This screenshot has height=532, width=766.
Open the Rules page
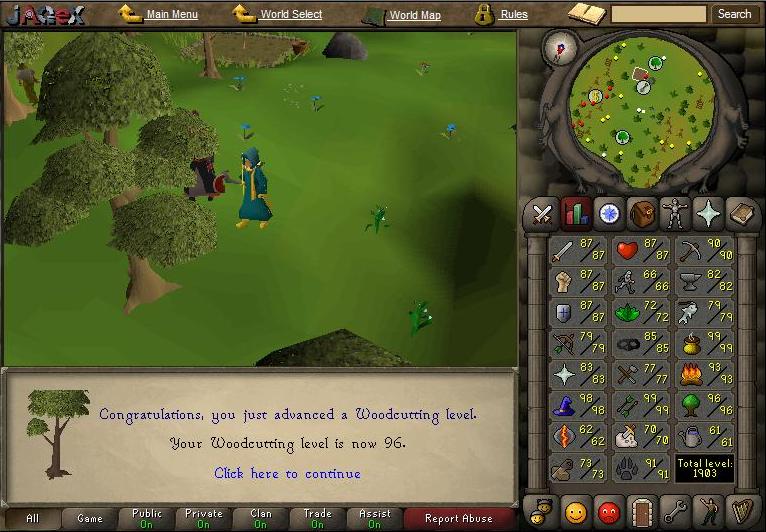[514, 15]
